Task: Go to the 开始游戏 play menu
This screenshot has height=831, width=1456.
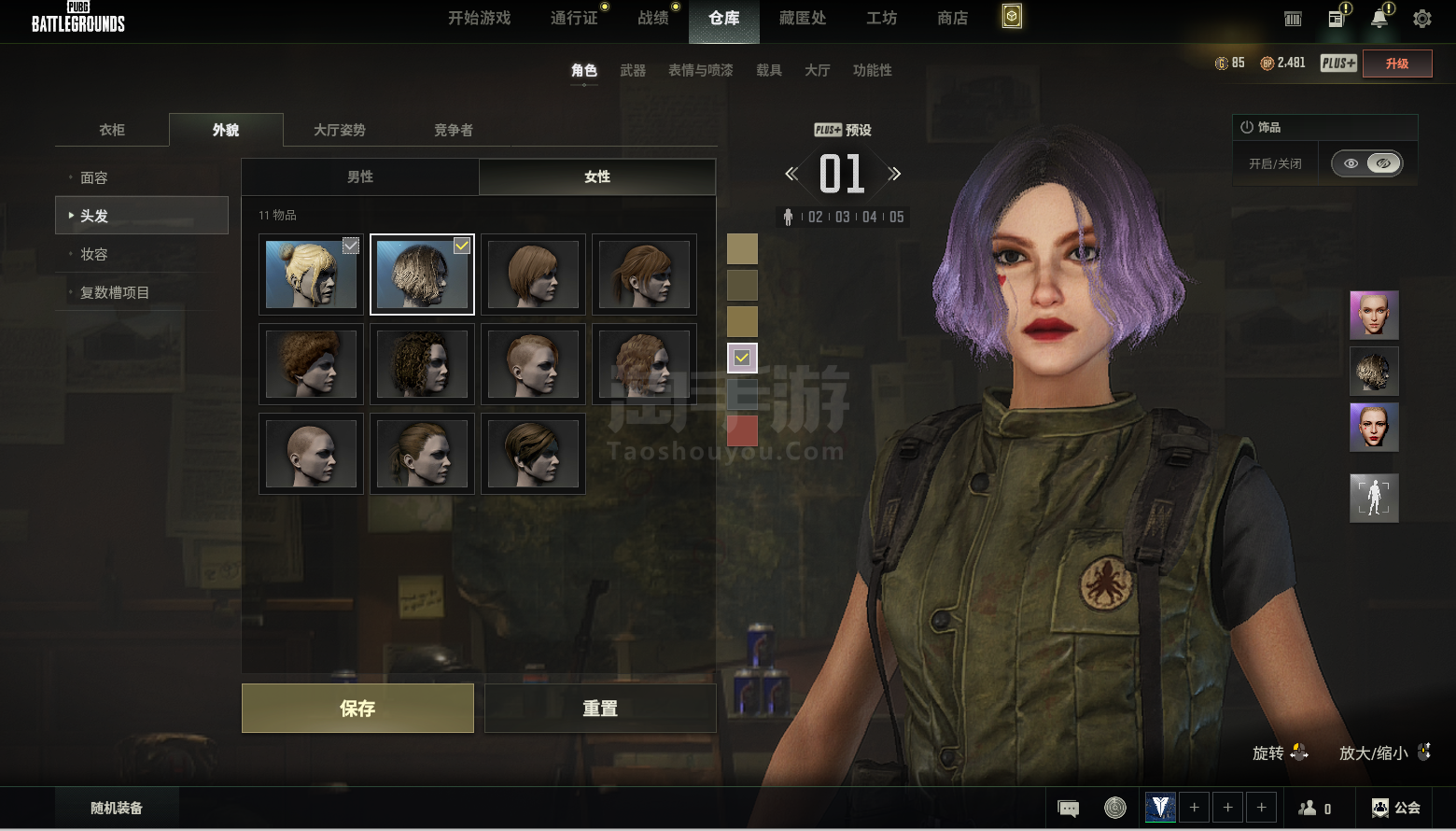Action: pyautogui.click(x=480, y=18)
